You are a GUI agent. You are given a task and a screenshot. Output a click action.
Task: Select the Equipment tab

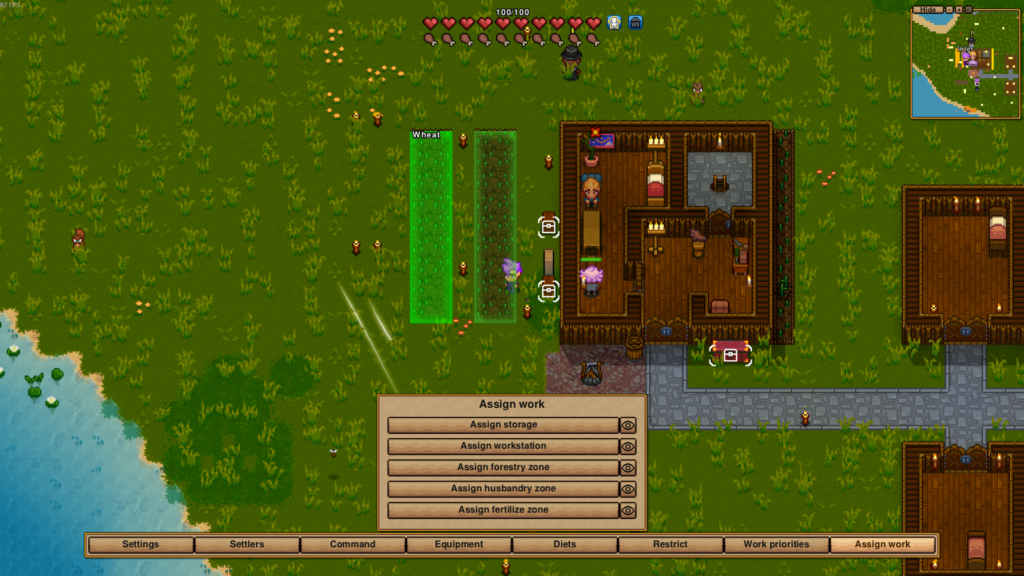[459, 544]
